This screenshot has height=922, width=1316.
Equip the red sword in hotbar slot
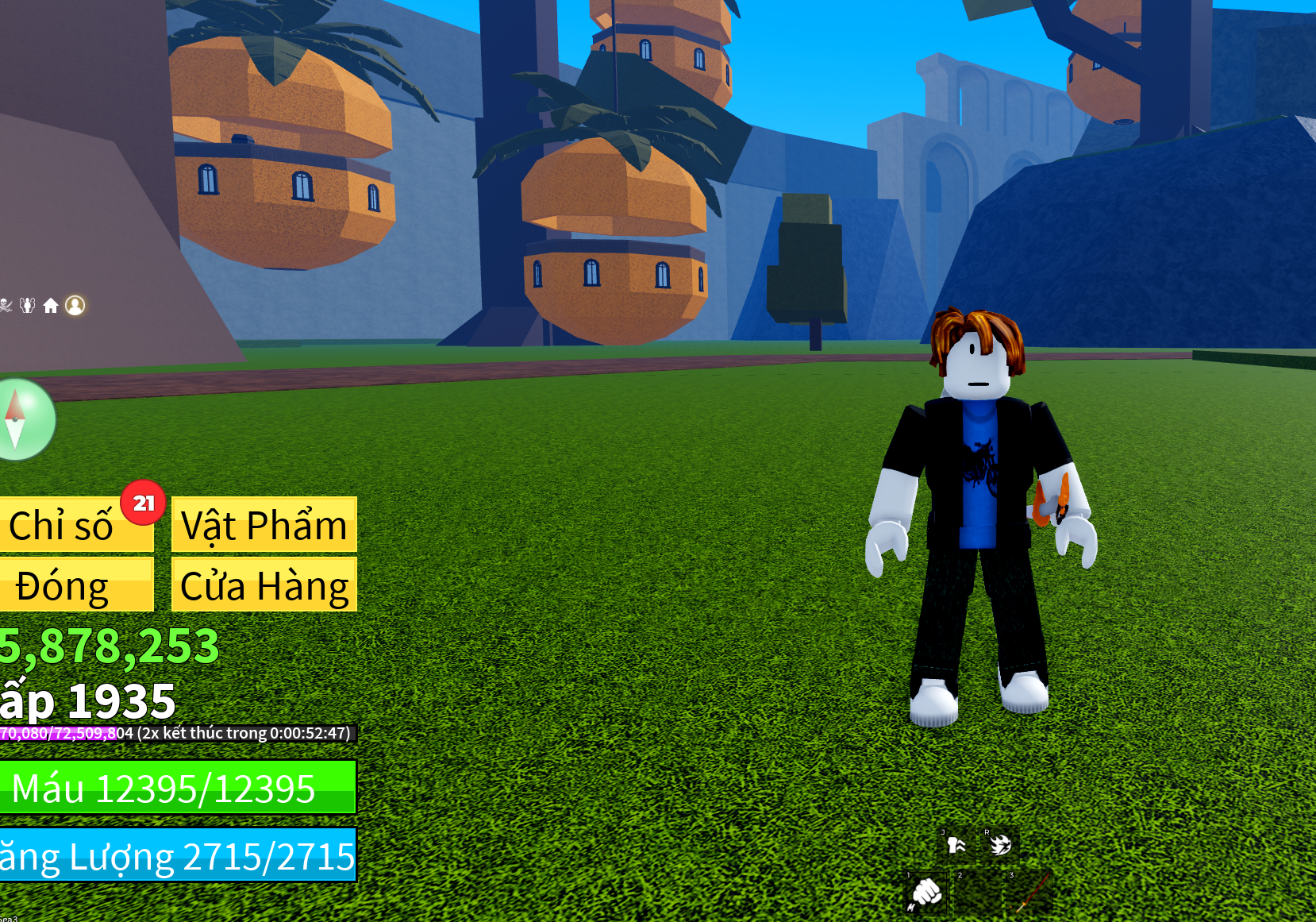pos(1029,893)
